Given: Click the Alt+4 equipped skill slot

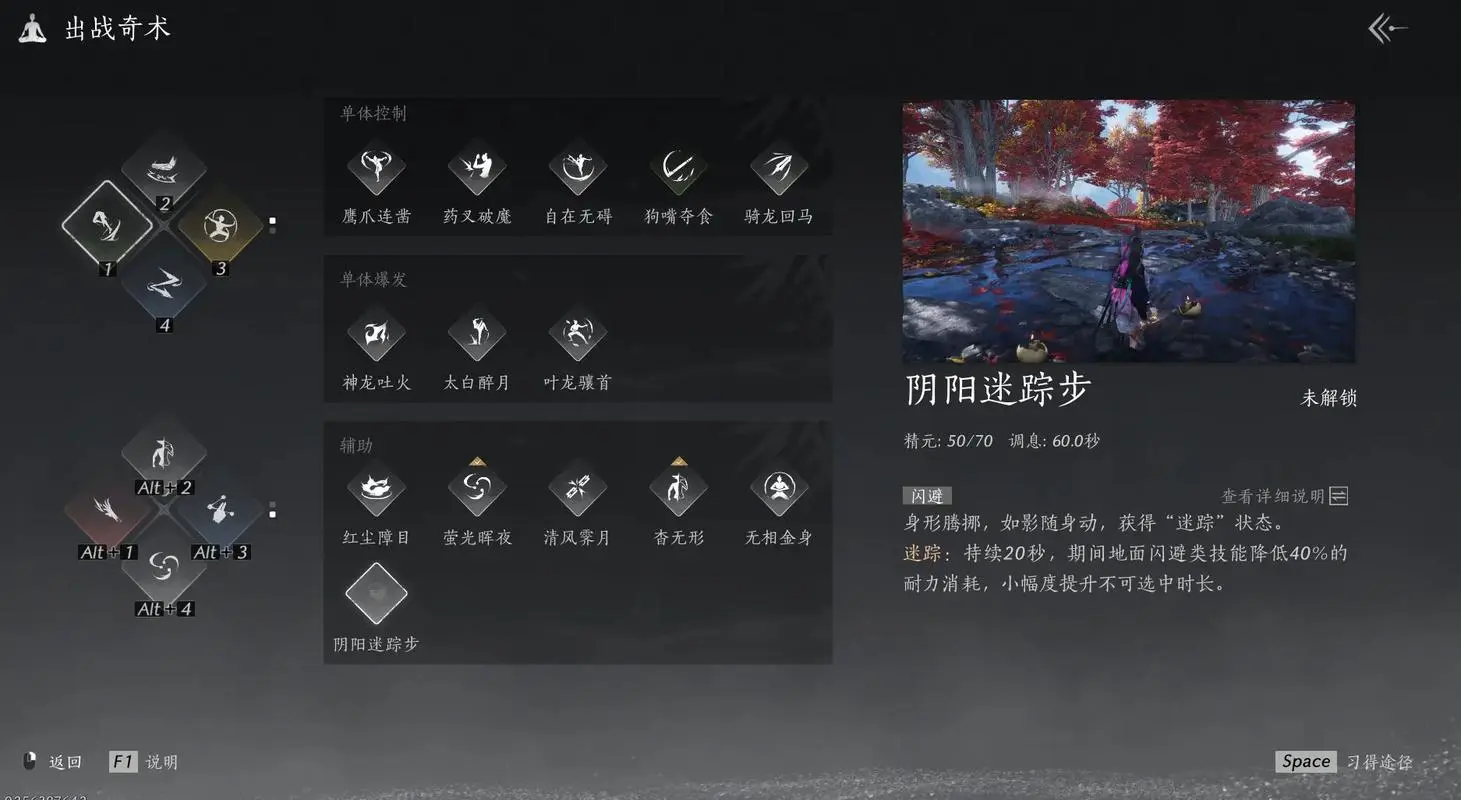Looking at the screenshot, I should pos(164,568).
